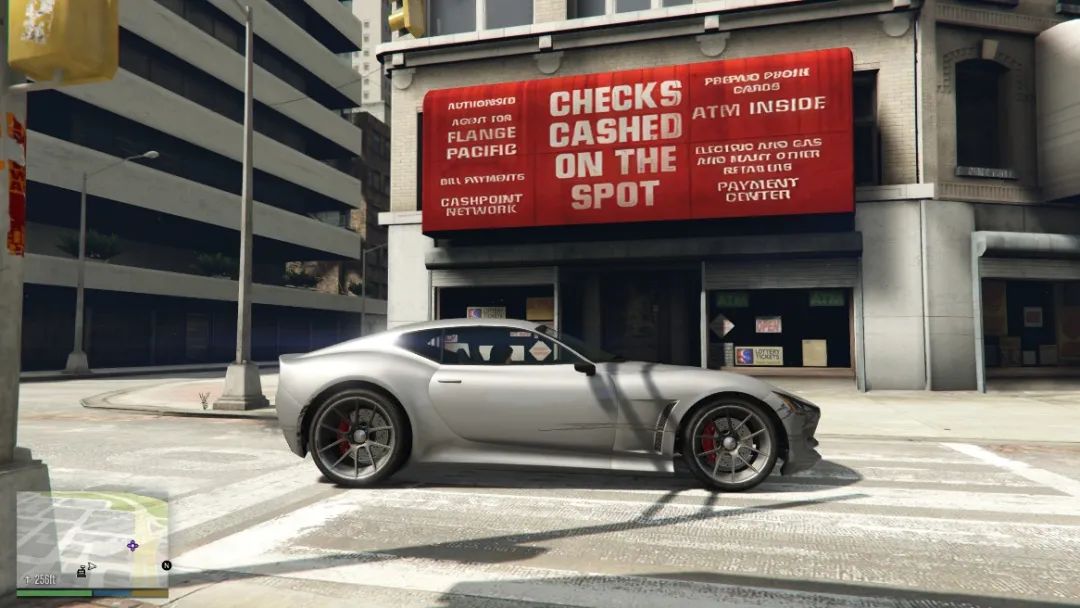Click the white player arrow on minimap

91,566
